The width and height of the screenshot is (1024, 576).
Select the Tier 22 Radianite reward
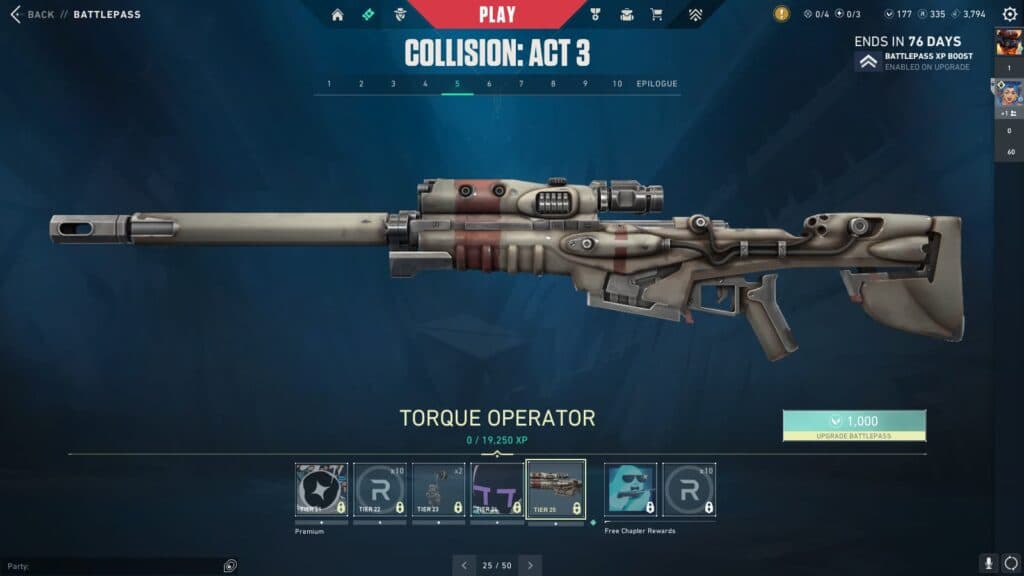[380, 489]
